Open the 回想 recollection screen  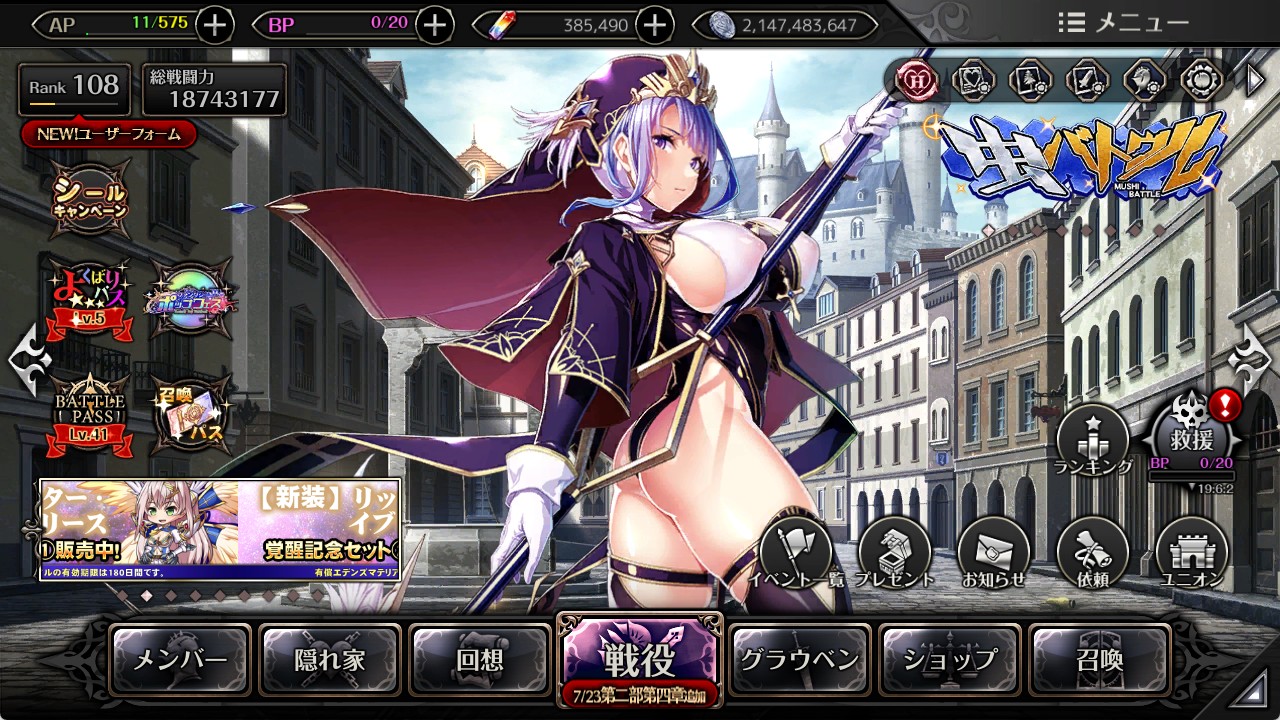(x=480, y=660)
